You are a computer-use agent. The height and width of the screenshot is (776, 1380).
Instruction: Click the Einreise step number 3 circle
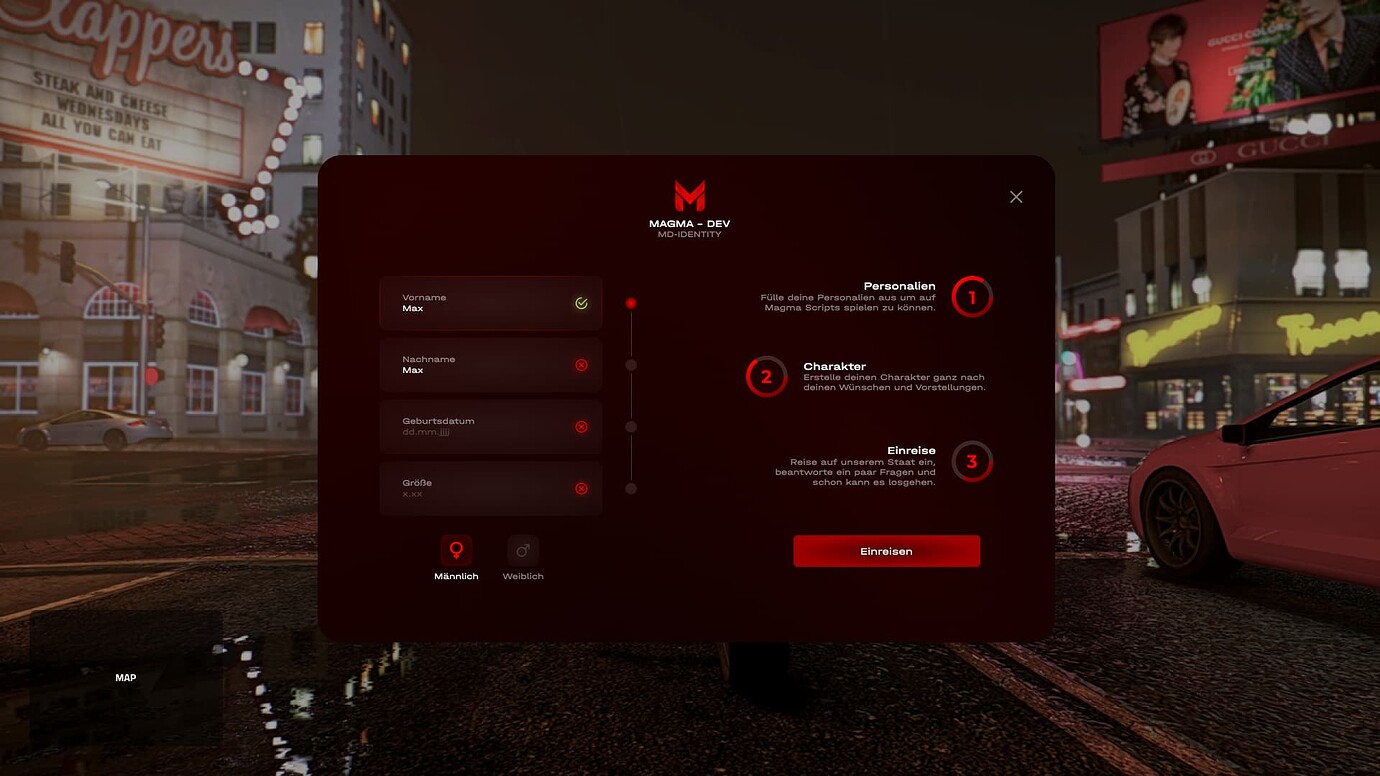point(969,461)
